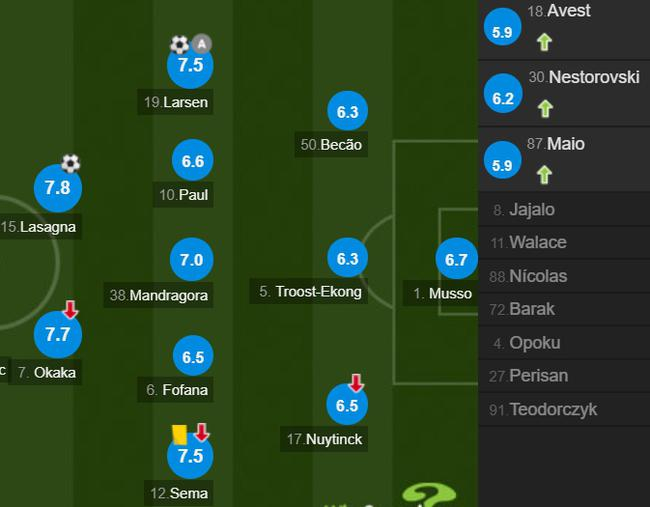Screen dimensions: 650x507
Task: Open Becão's 6.3 rating bubble
Action: [347, 113]
